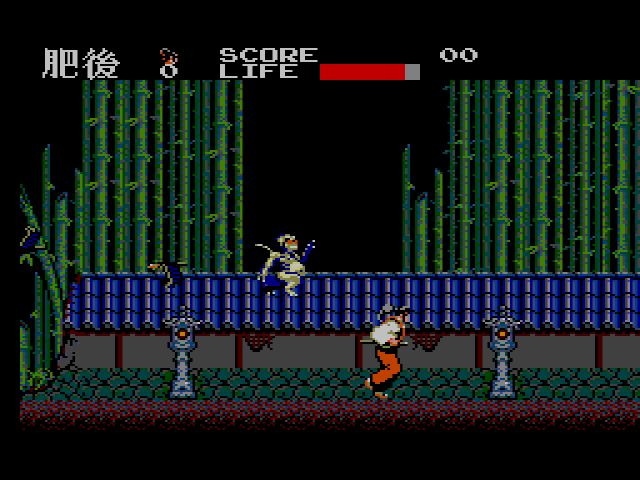Click the small orange item icon beside SCORE

pyautogui.click(x=169, y=62)
